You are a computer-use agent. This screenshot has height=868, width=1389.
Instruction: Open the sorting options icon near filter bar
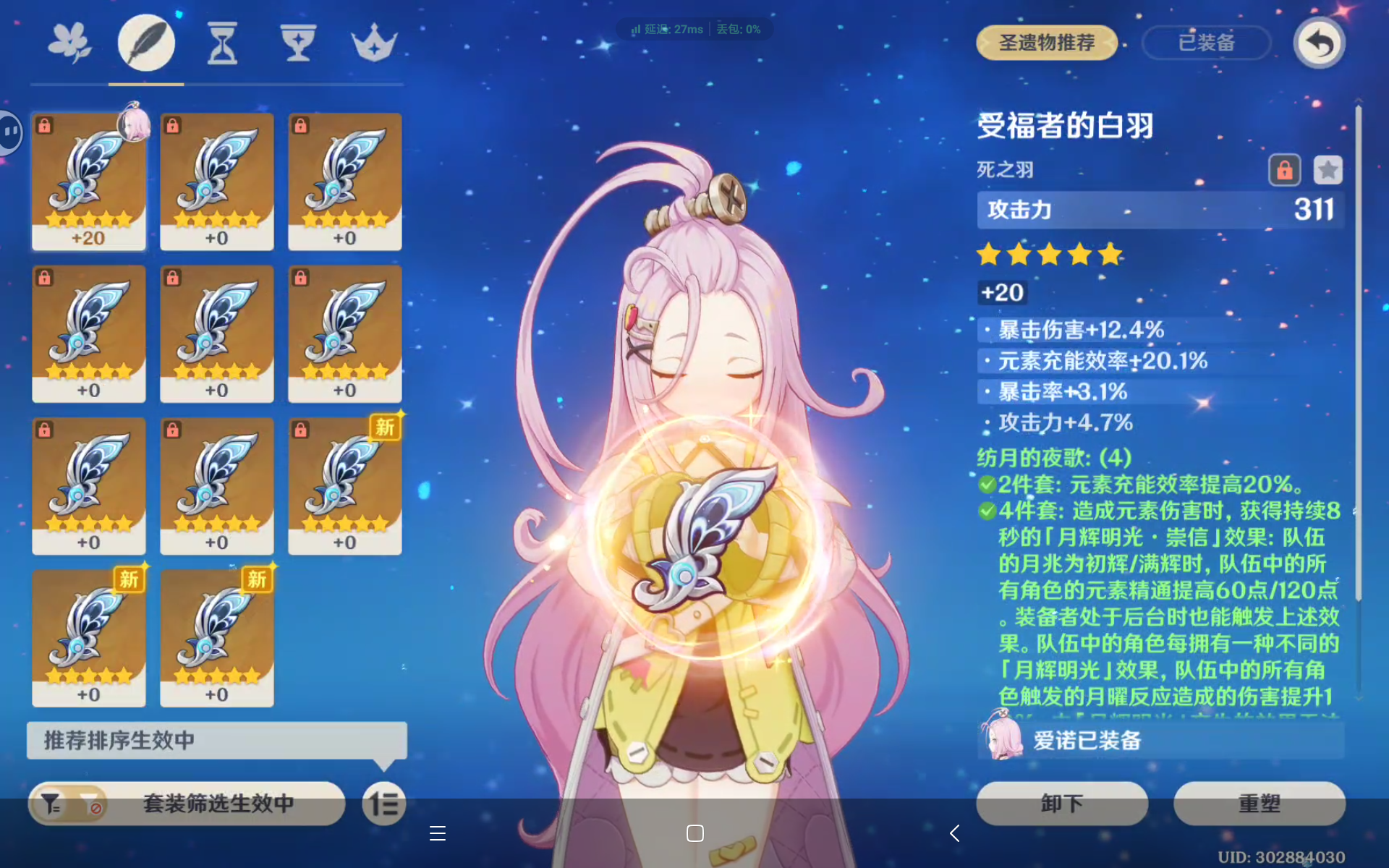[x=384, y=804]
